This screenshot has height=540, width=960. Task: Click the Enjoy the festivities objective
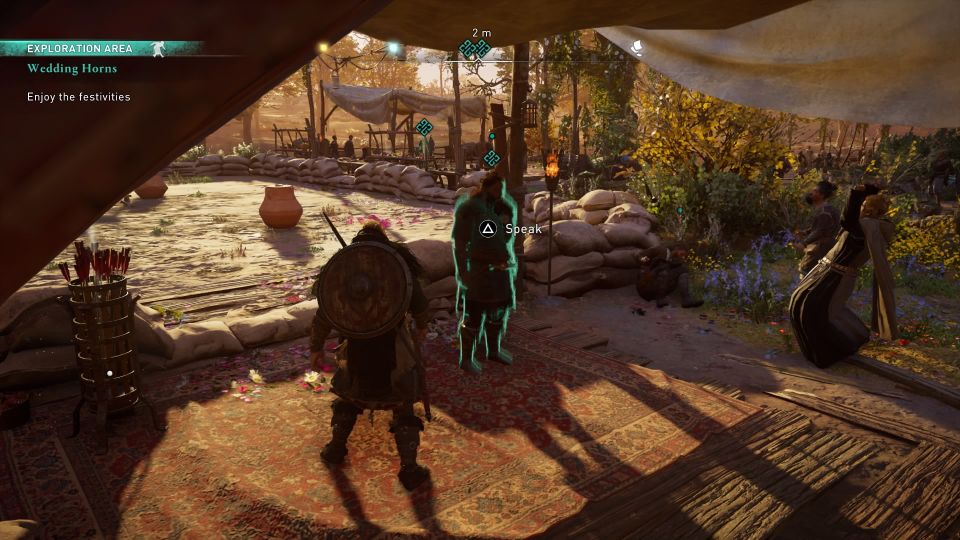(x=78, y=97)
